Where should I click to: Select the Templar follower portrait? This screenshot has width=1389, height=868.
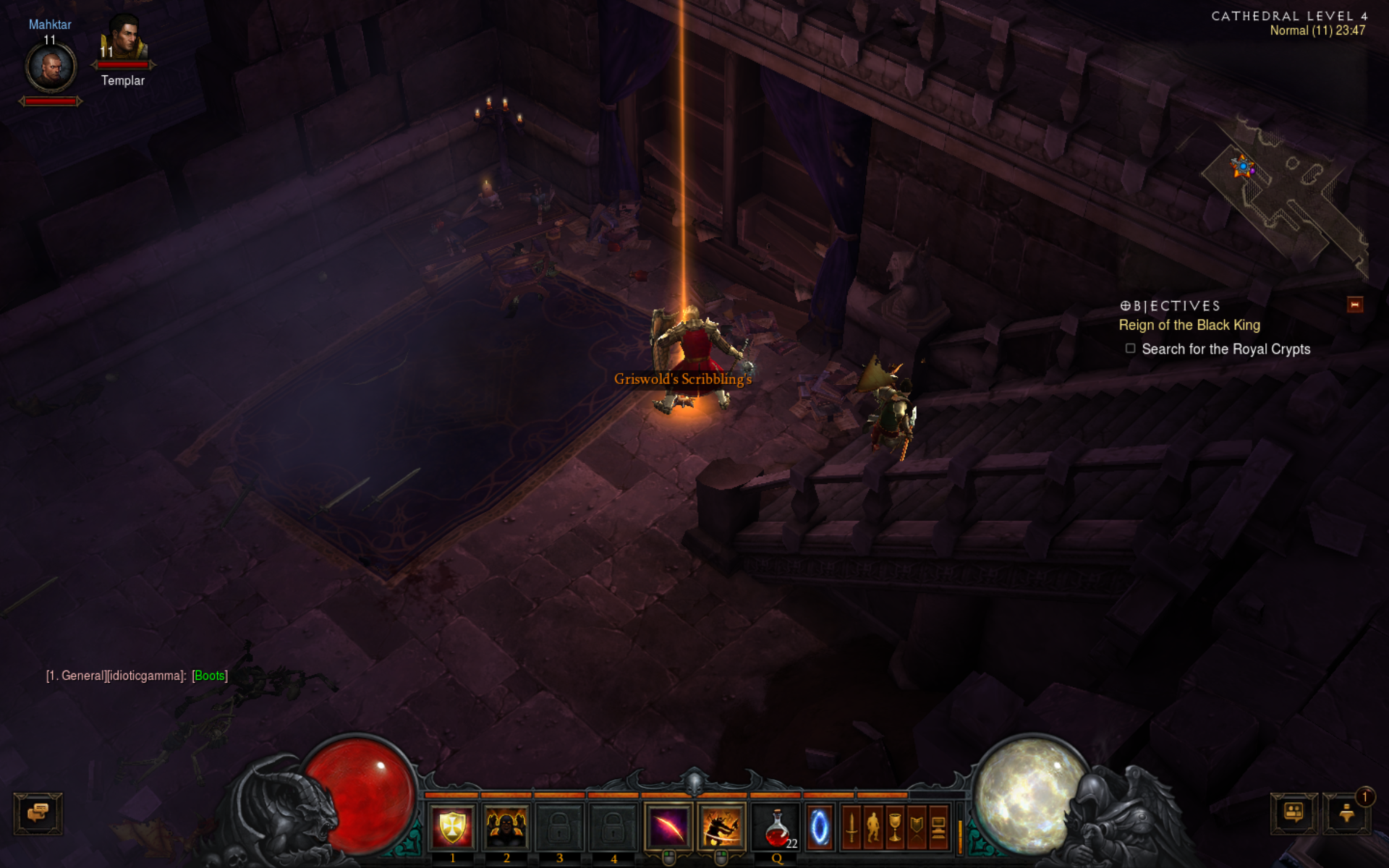124,40
